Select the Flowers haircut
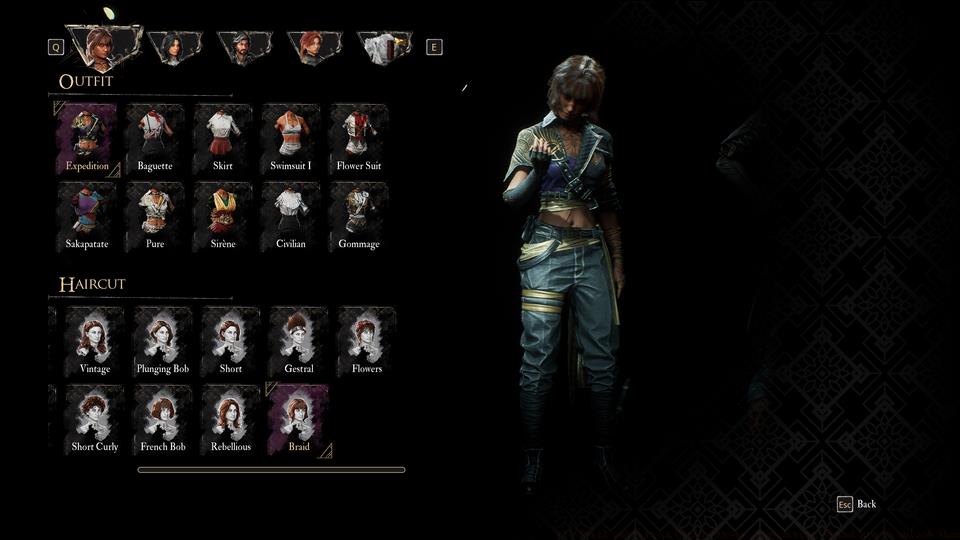Viewport: 960px width, 540px height. pos(367,341)
